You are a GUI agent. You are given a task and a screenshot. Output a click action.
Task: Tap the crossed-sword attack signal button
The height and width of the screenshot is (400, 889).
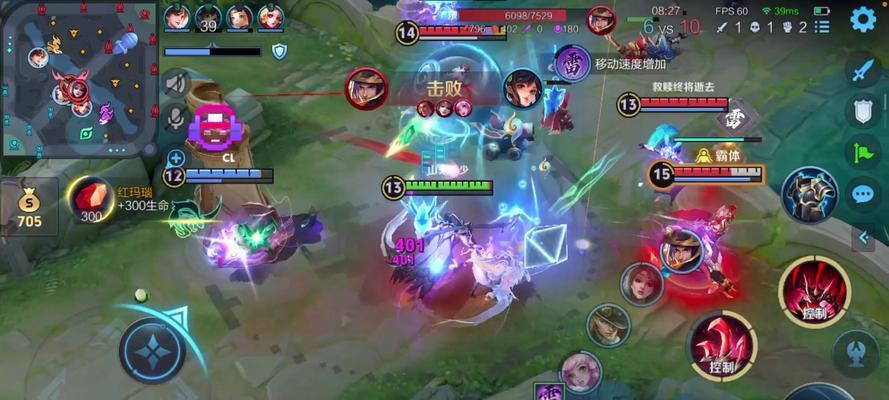(862, 70)
